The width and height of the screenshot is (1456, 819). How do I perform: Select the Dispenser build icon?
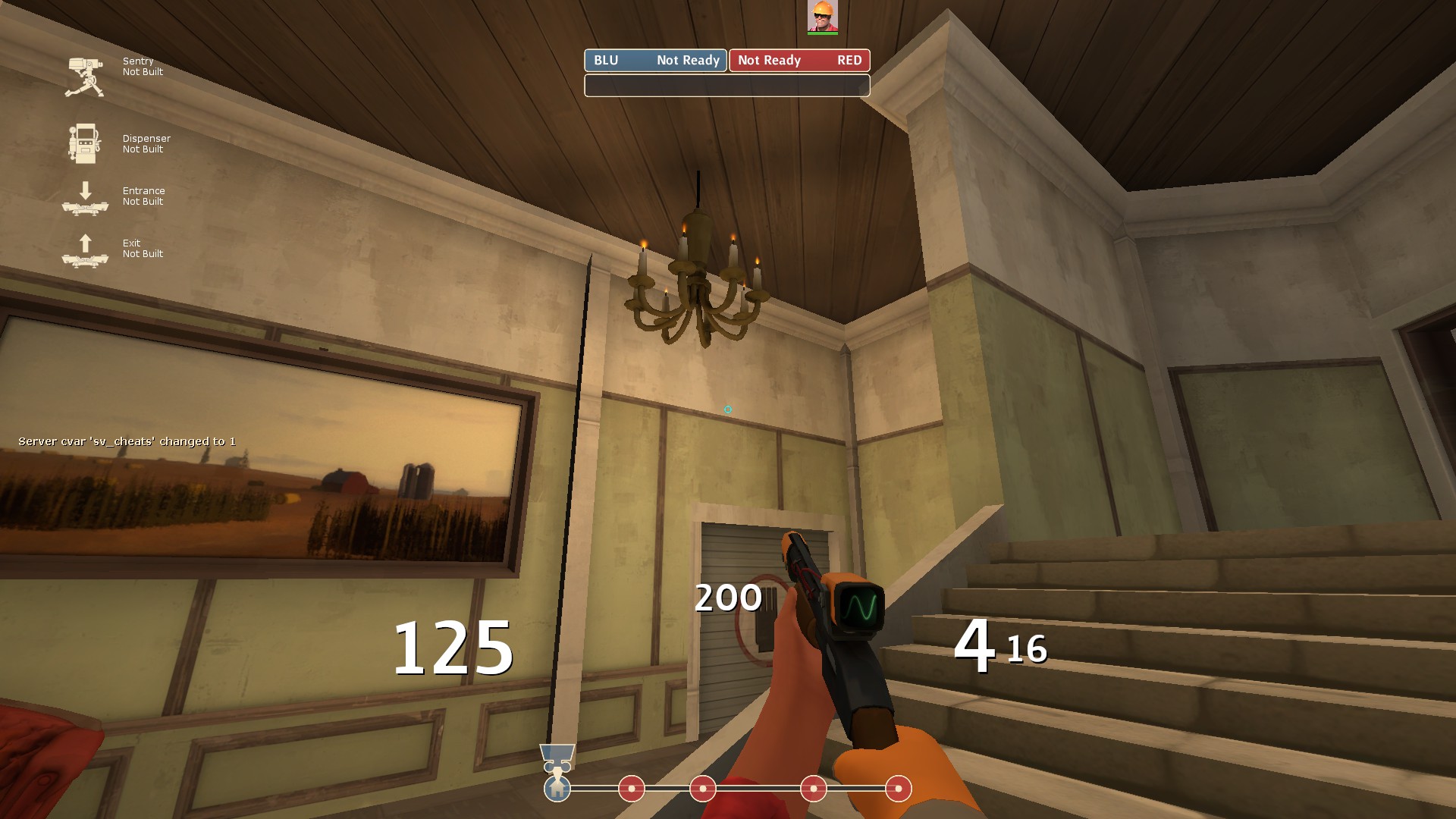tap(84, 144)
